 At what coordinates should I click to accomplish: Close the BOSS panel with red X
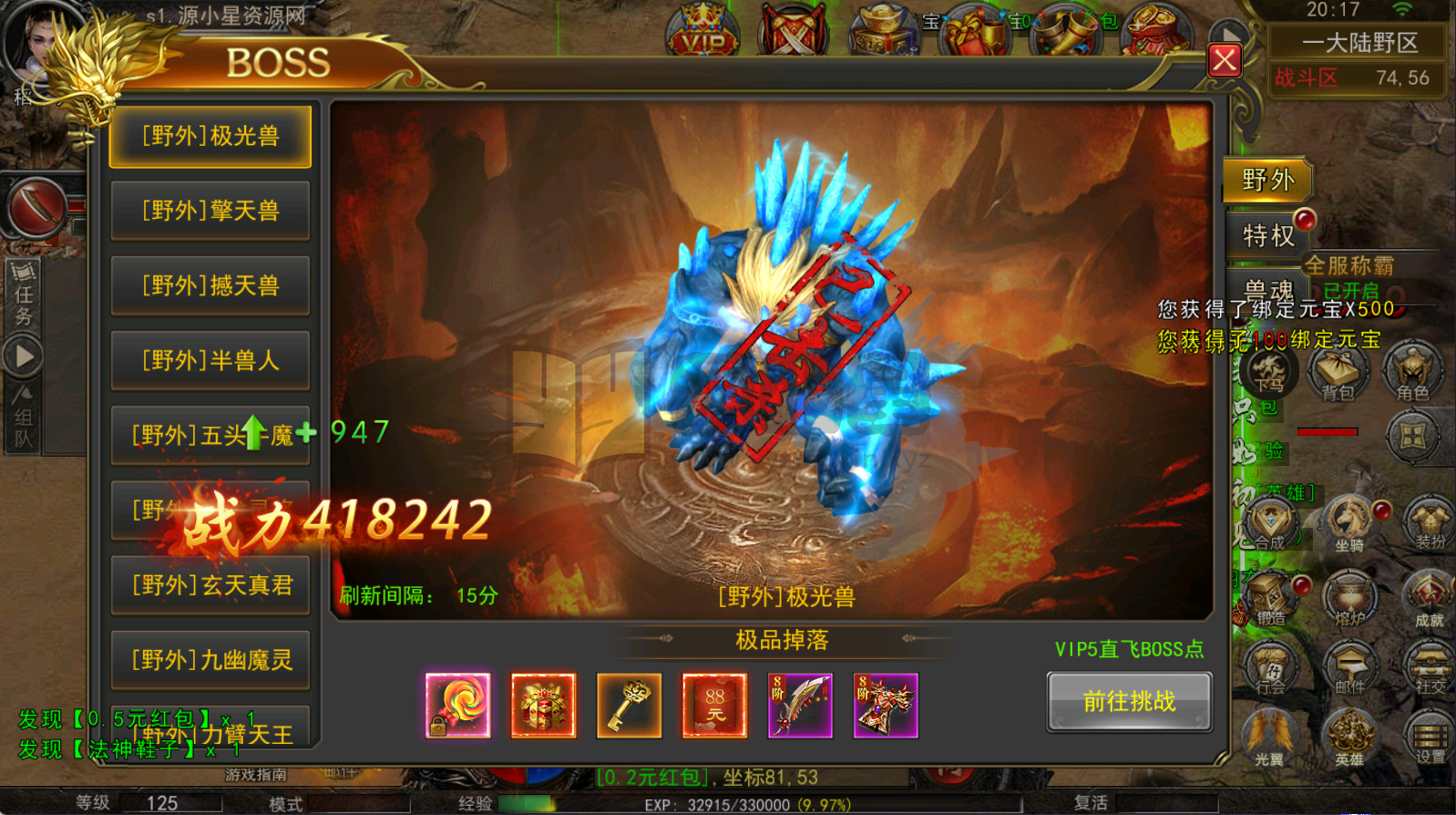(1224, 62)
